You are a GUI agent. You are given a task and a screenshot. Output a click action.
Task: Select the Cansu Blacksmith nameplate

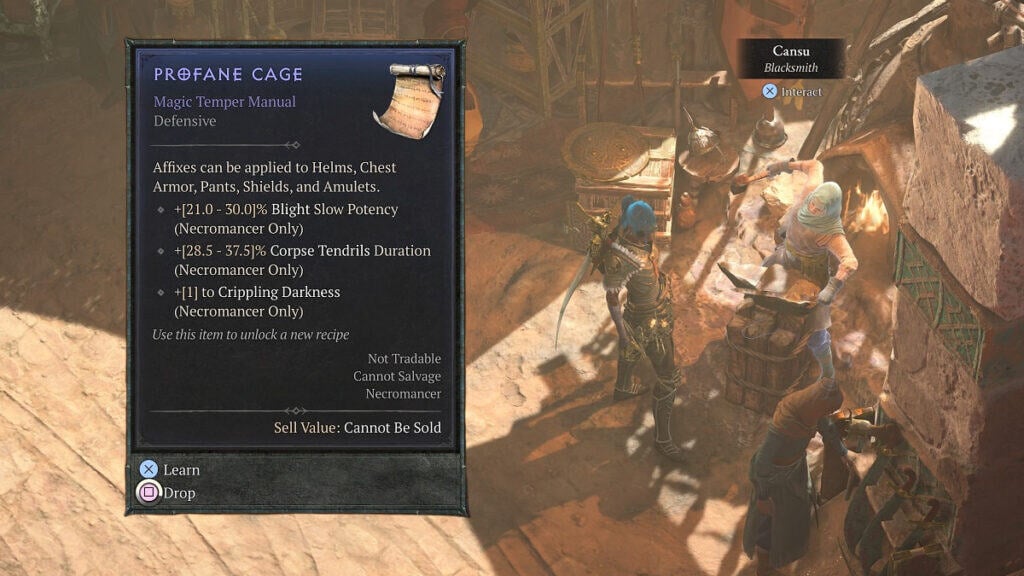791,58
